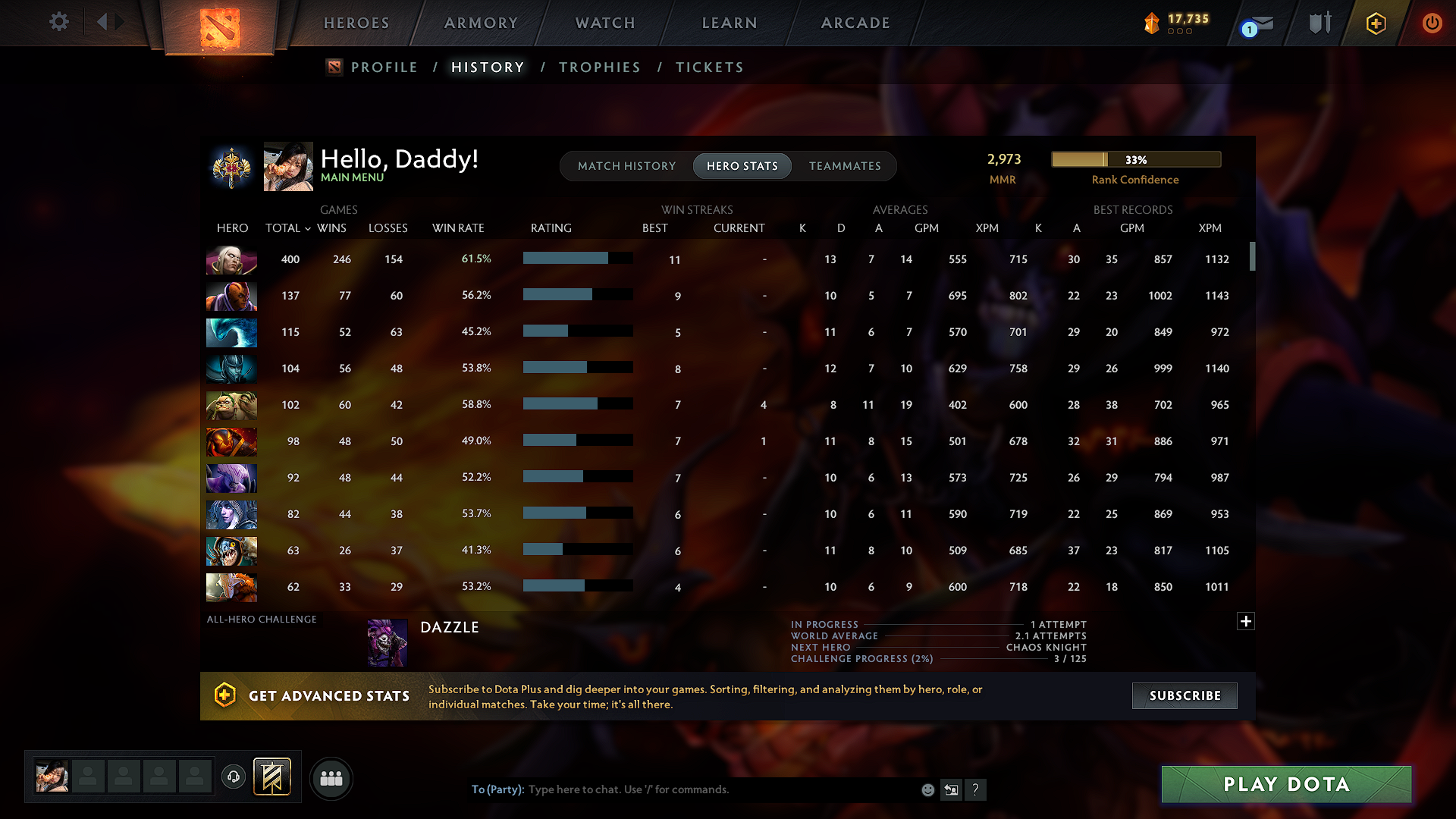Open the guild banner icon
Image resolution: width=1456 pixels, height=819 pixels.
click(271, 777)
